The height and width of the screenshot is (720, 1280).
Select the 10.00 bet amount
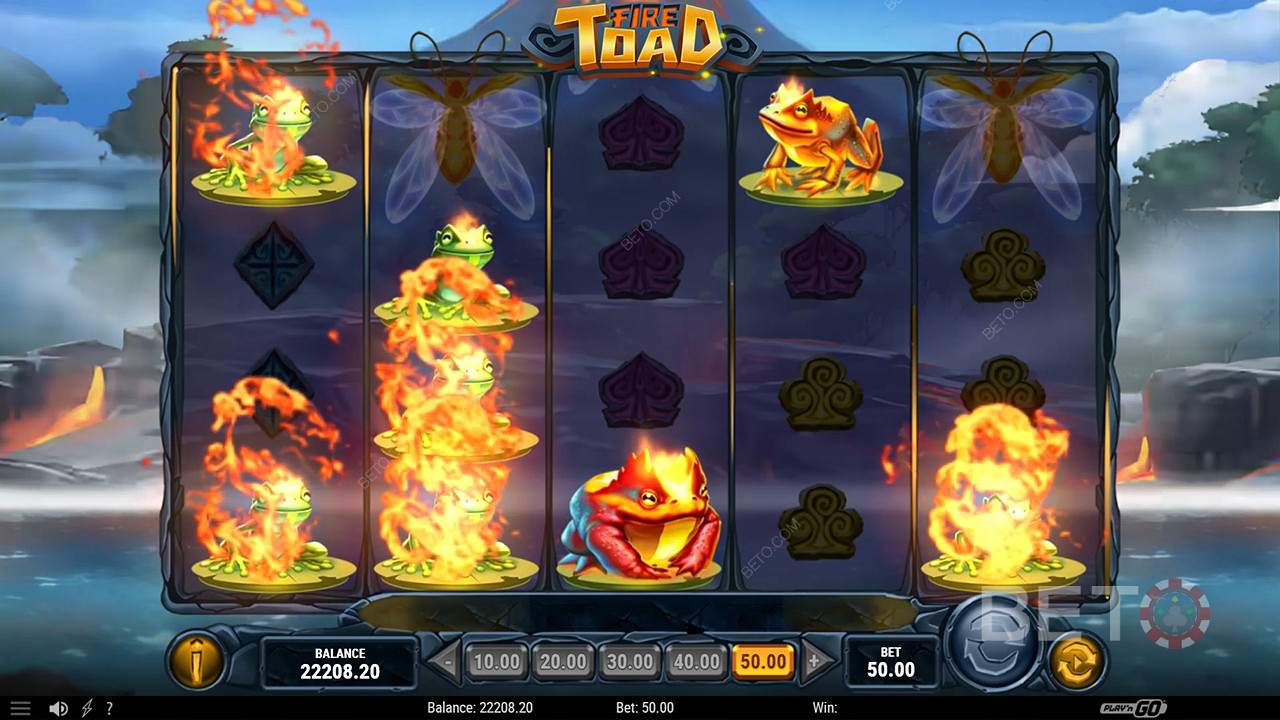(x=496, y=661)
